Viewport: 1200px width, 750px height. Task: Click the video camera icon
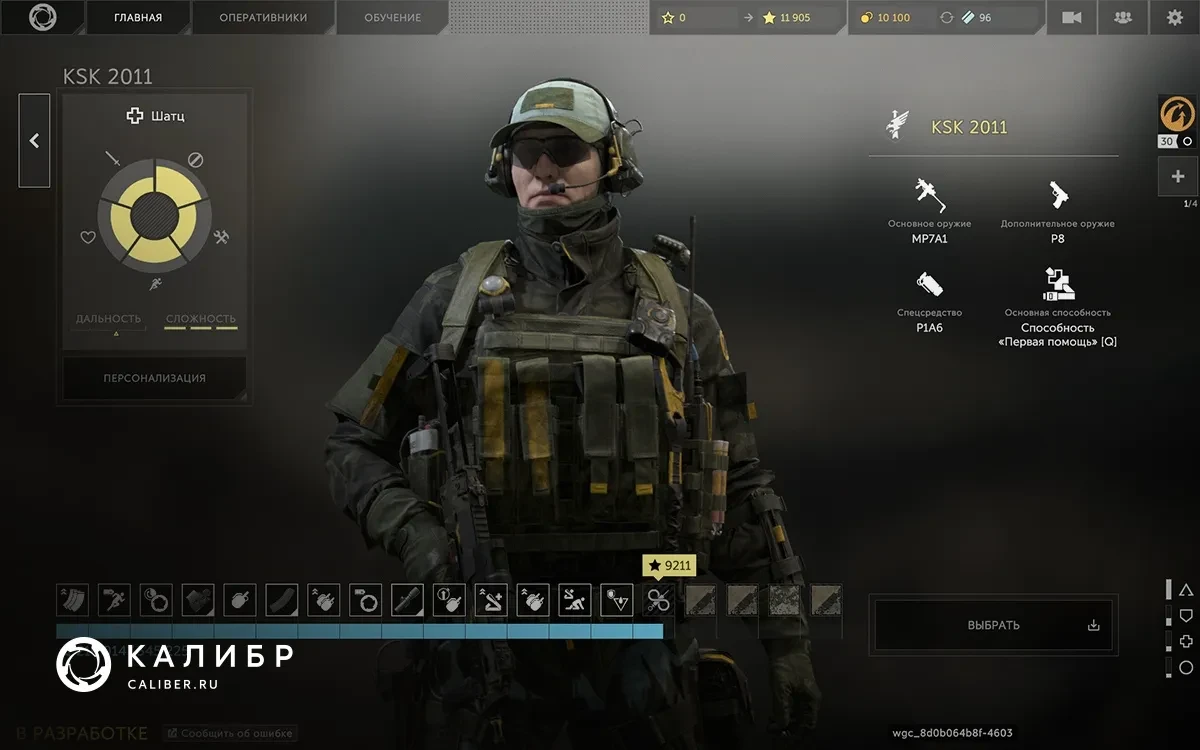1072,17
